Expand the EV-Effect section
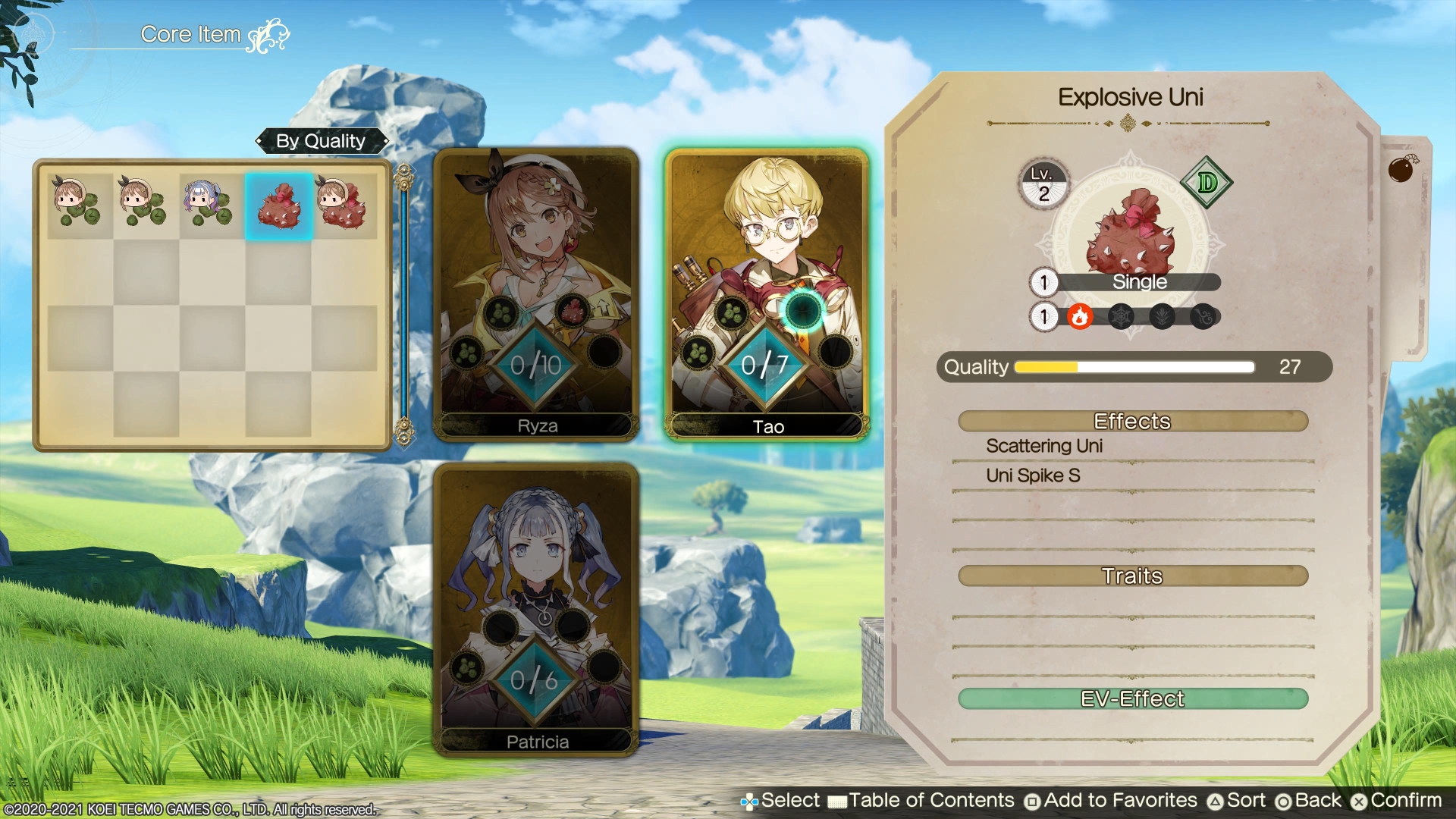The width and height of the screenshot is (1456, 819). tap(1132, 698)
